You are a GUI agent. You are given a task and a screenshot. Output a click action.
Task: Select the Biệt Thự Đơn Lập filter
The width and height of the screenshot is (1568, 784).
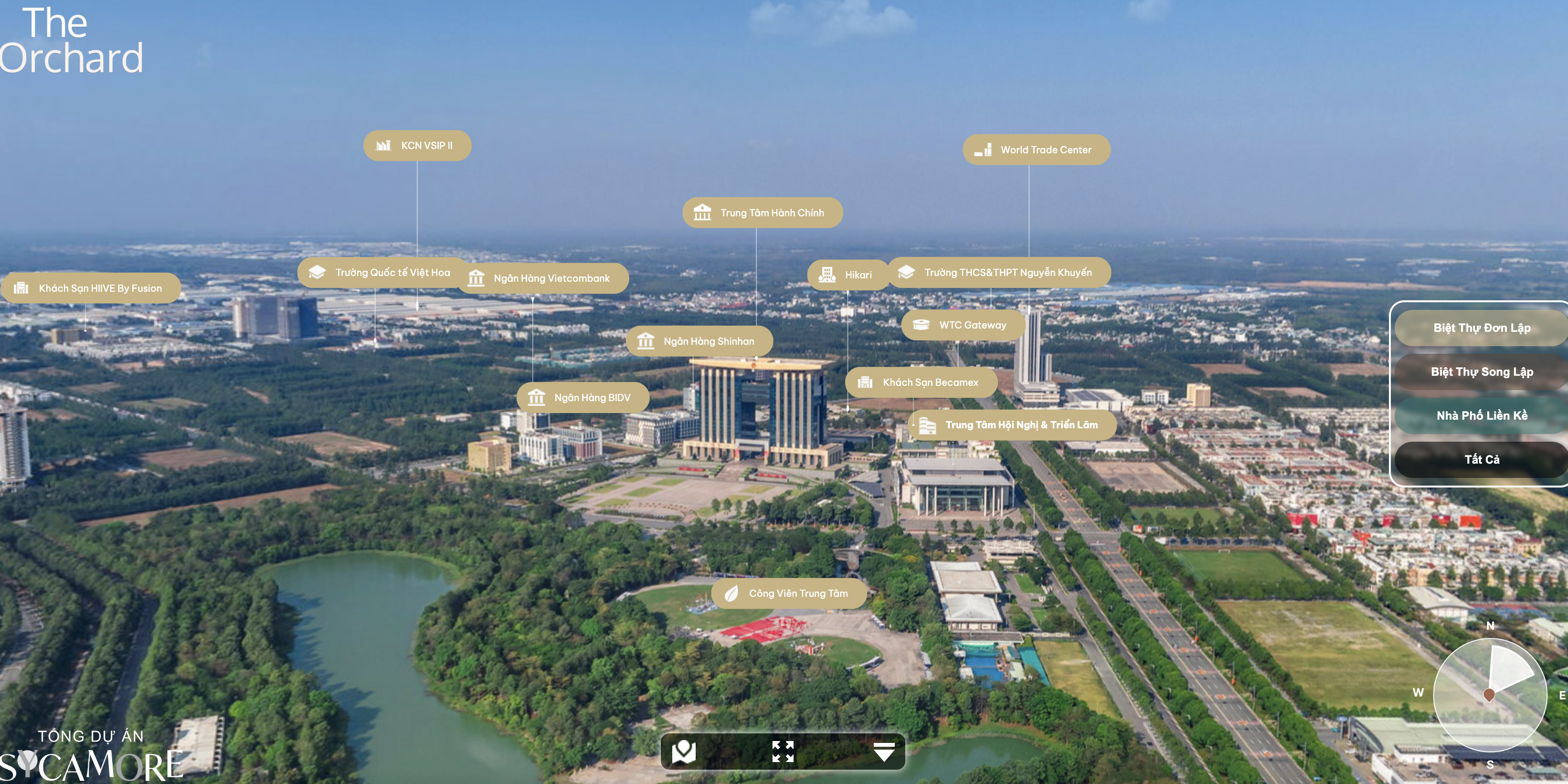1481,328
